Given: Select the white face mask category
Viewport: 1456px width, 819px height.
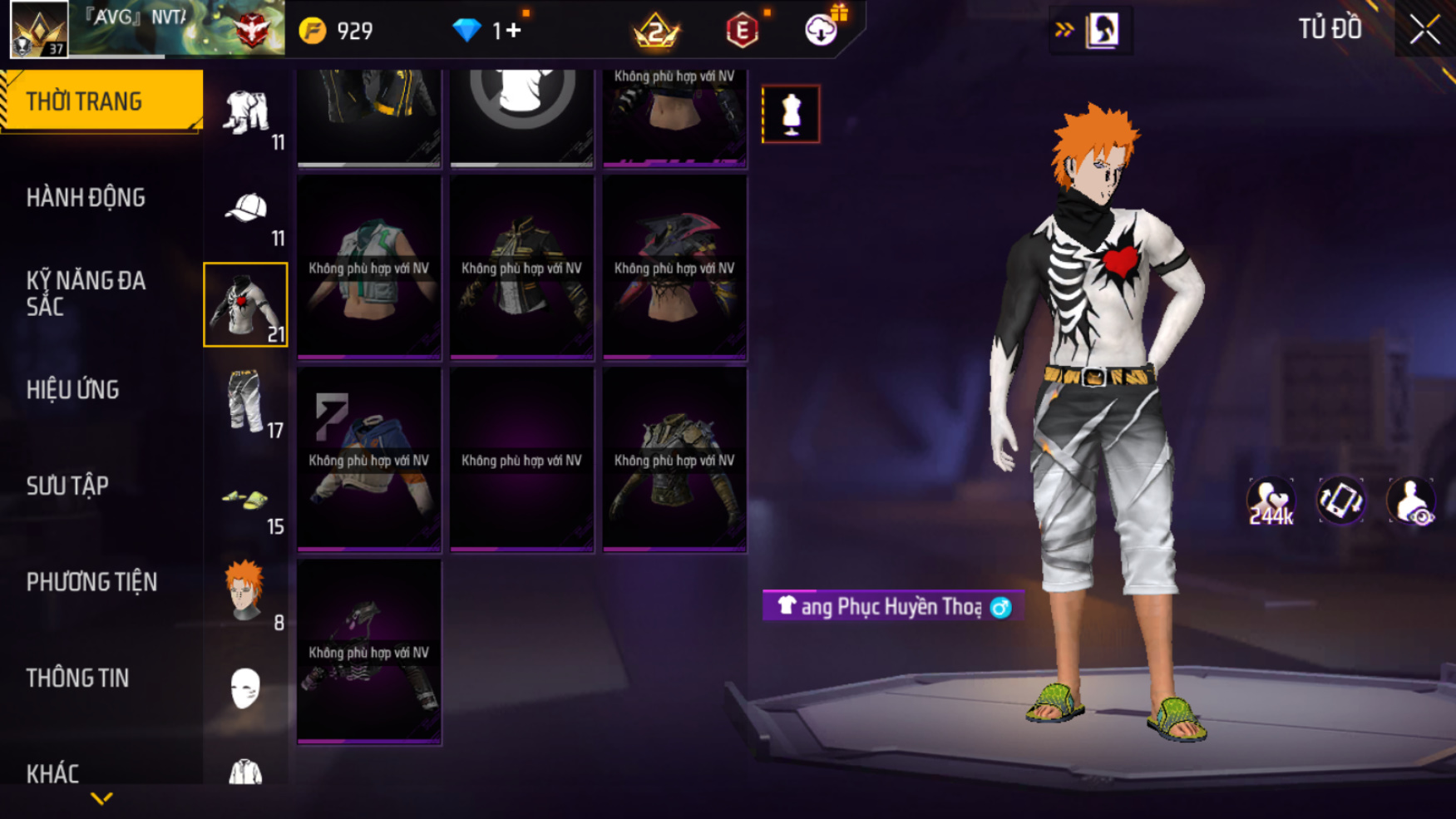Looking at the screenshot, I should (245, 688).
